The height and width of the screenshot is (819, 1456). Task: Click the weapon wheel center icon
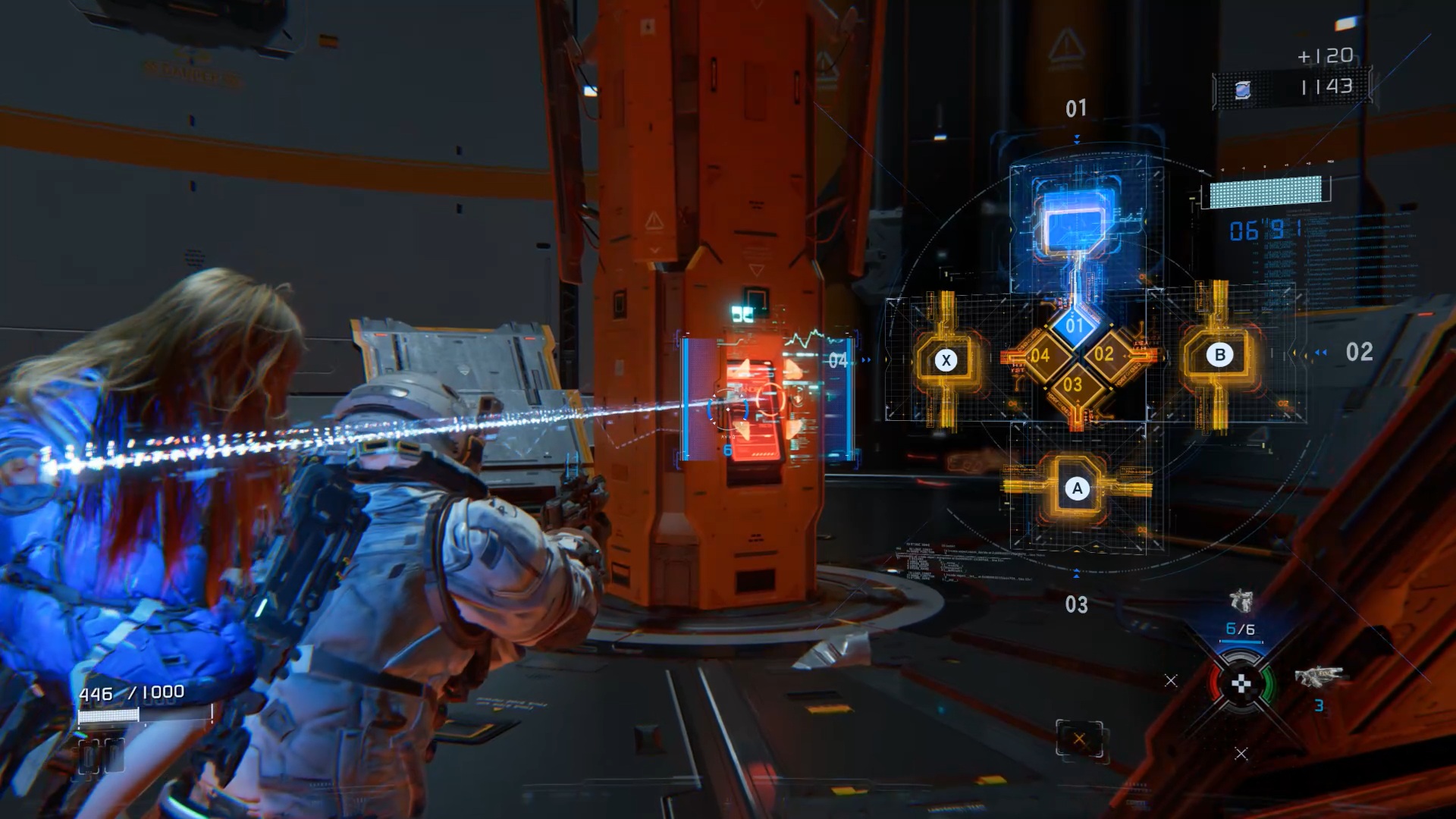click(x=1241, y=685)
